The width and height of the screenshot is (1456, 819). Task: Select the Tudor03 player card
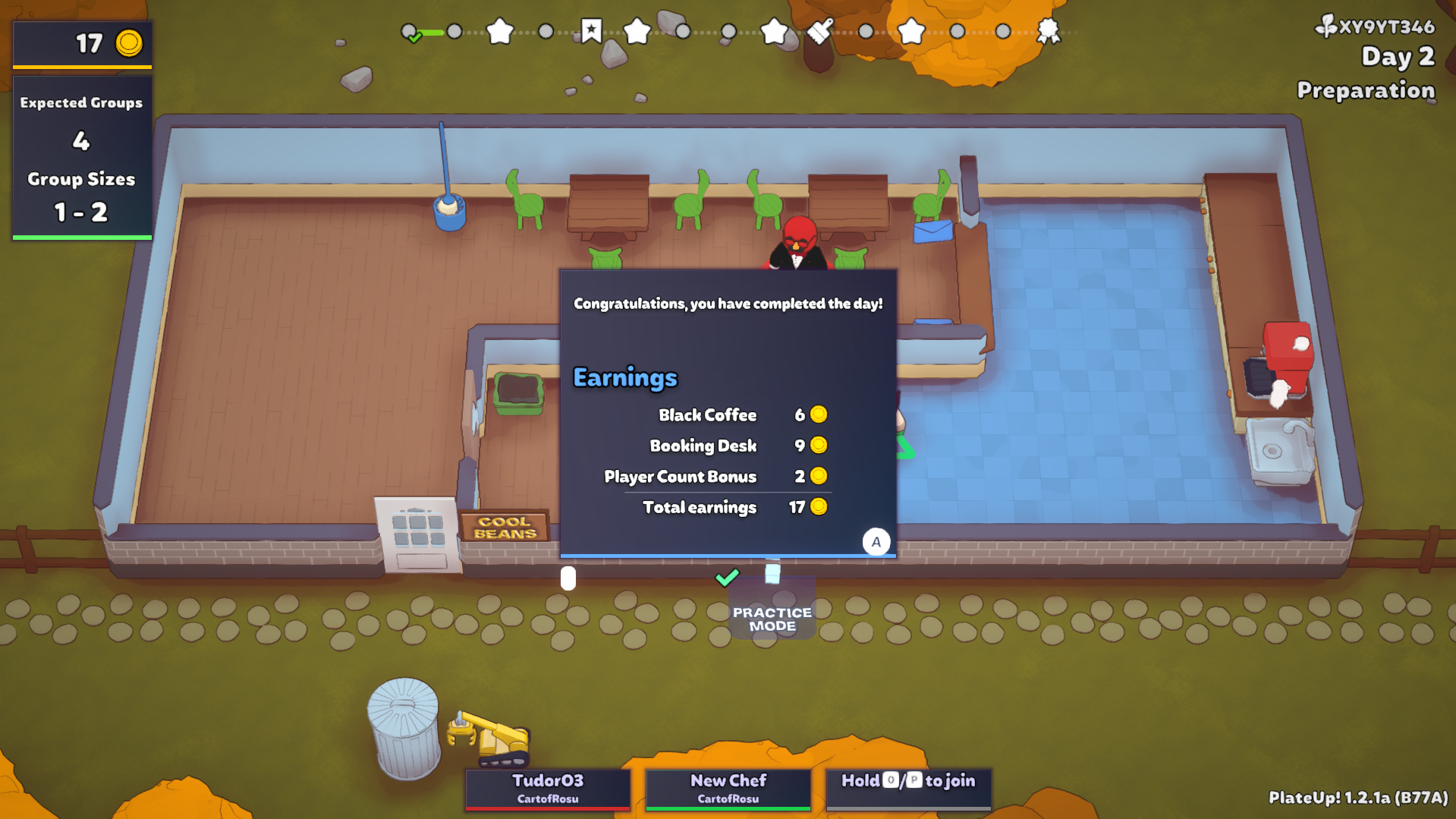(x=547, y=788)
